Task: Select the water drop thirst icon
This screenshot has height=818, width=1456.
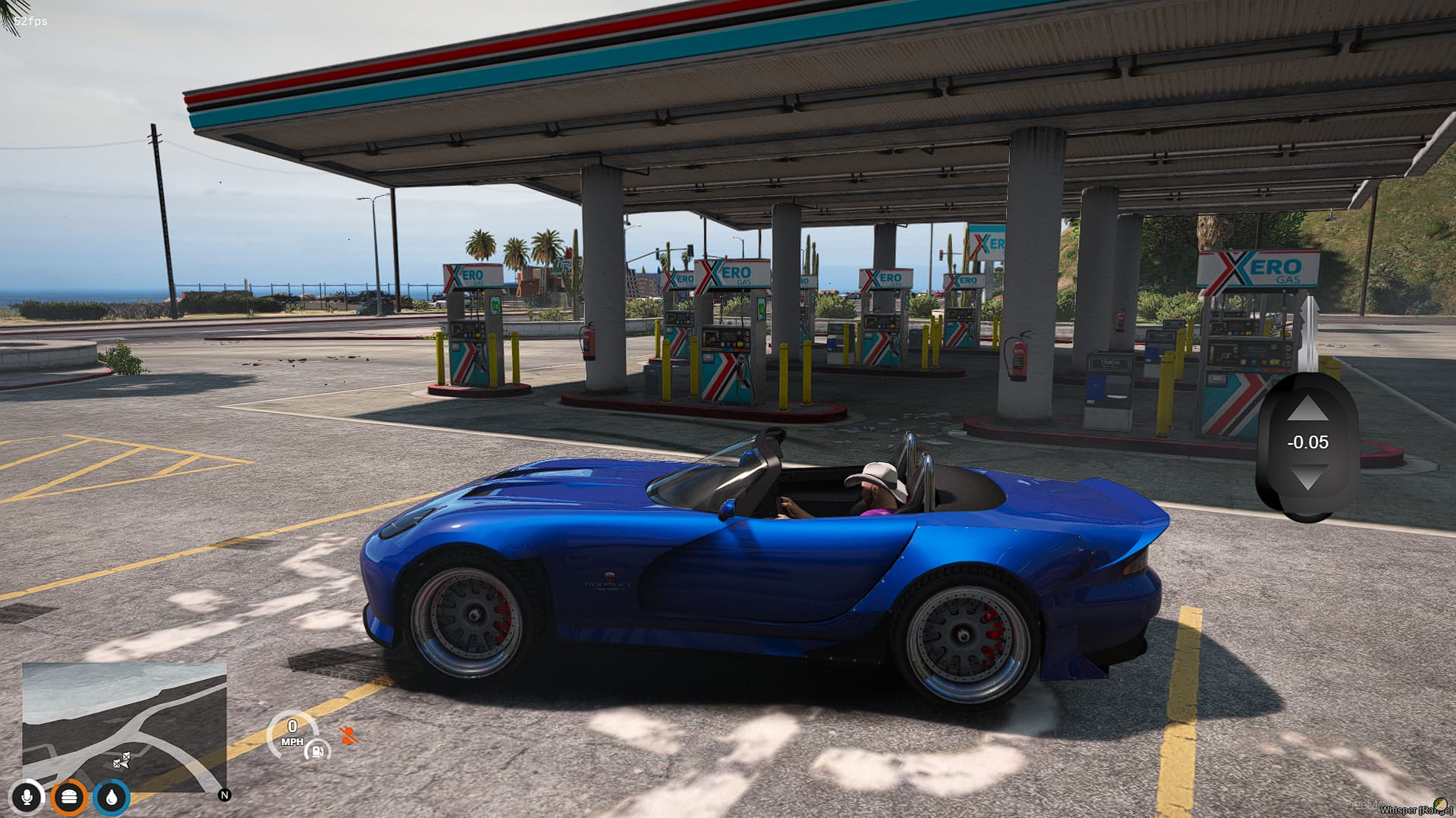Action: coord(112,797)
